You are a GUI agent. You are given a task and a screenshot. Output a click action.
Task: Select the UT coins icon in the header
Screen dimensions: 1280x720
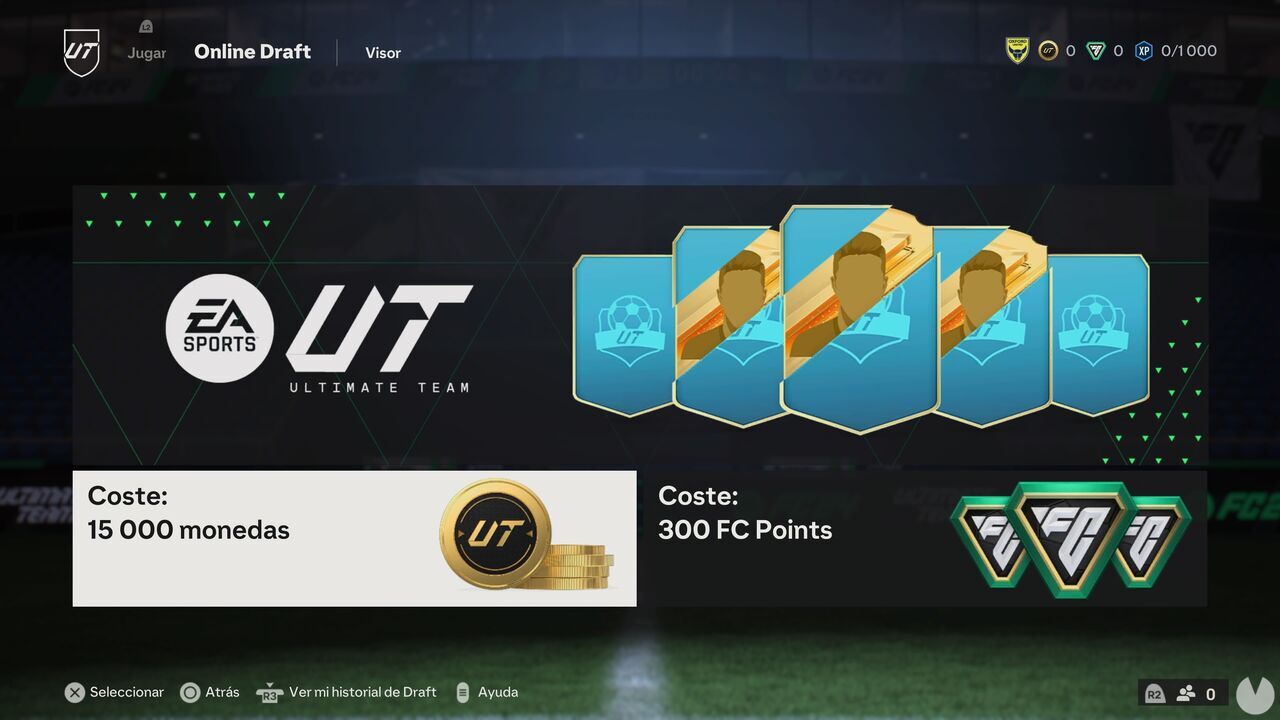tap(1049, 50)
